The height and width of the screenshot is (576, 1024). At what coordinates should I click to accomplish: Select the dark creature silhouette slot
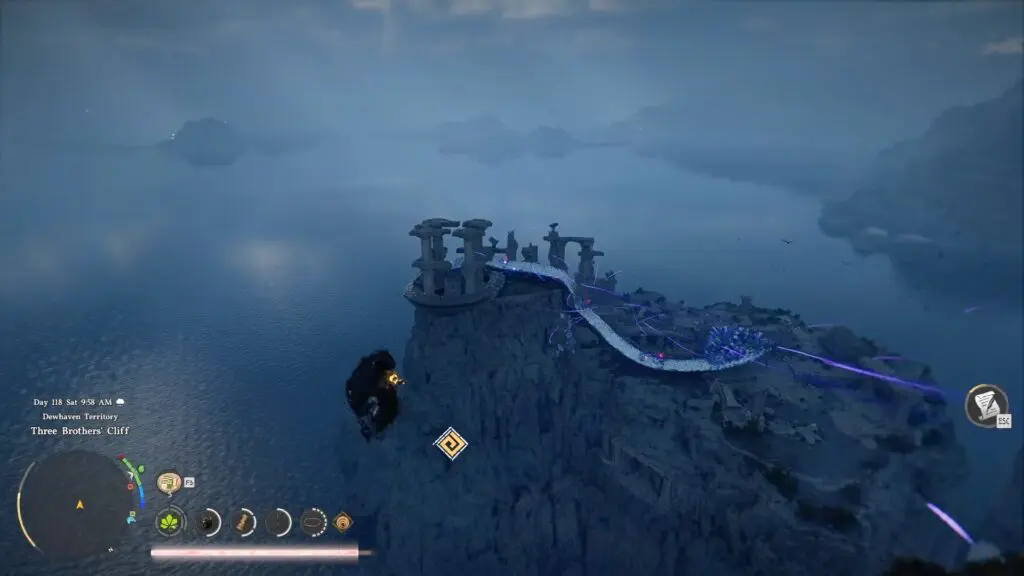(x=208, y=521)
